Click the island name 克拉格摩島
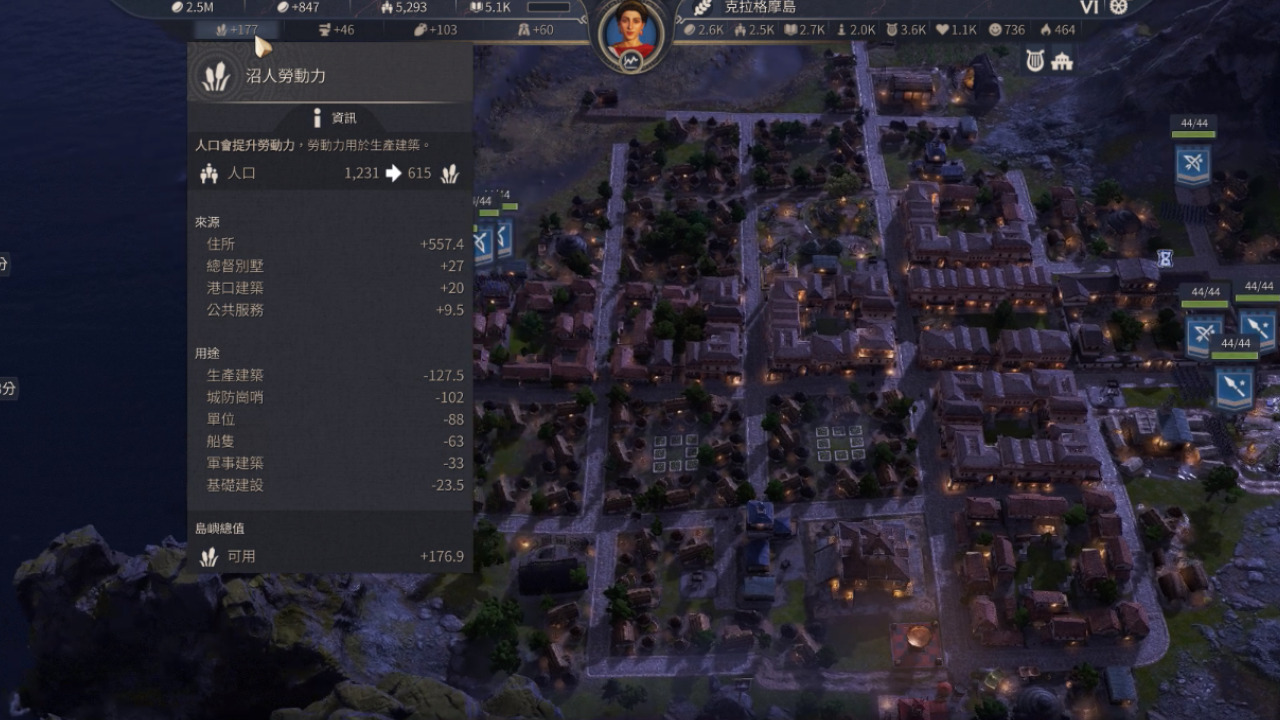1280x720 pixels. click(x=759, y=7)
